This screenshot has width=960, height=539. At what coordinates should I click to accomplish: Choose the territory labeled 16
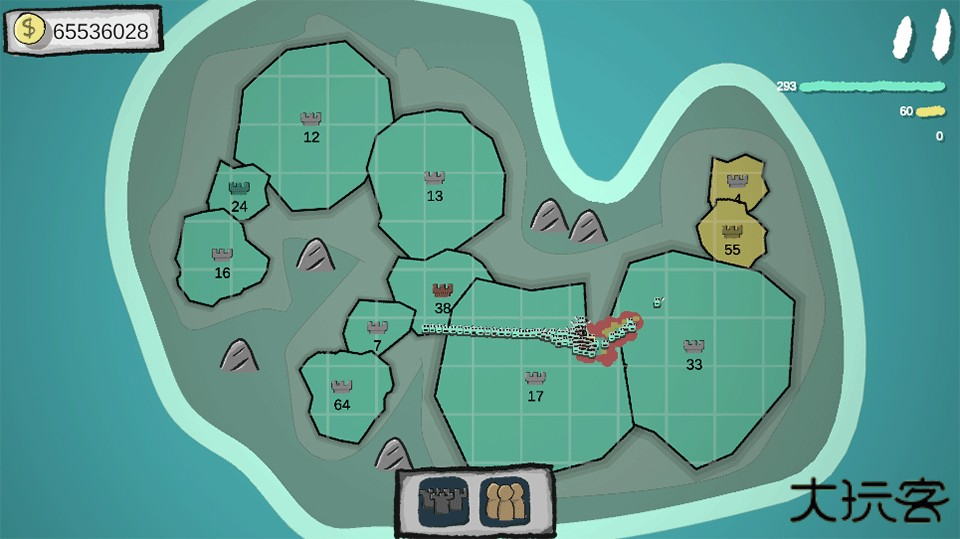click(222, 263)
